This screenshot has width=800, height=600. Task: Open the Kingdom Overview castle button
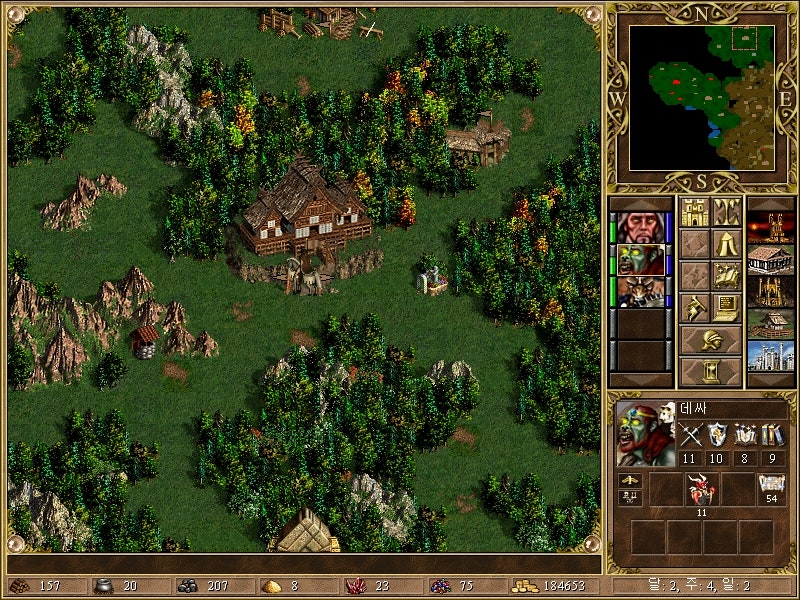pyautogui.click(x=693, y=212)
